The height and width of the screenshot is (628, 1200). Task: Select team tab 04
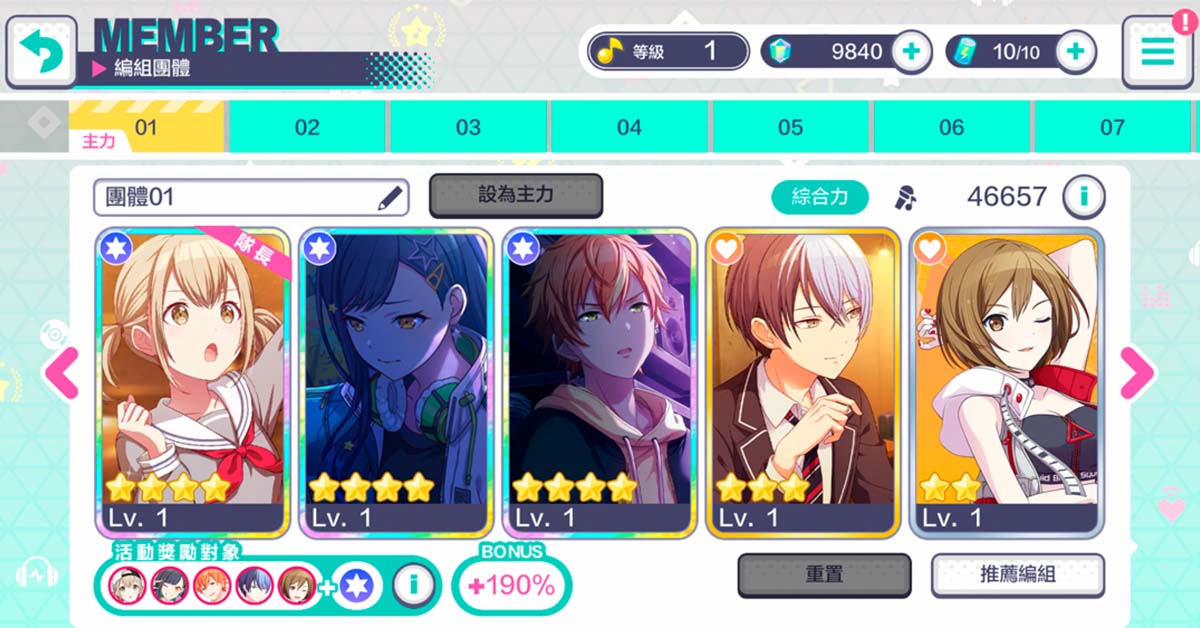click(629, 127)
